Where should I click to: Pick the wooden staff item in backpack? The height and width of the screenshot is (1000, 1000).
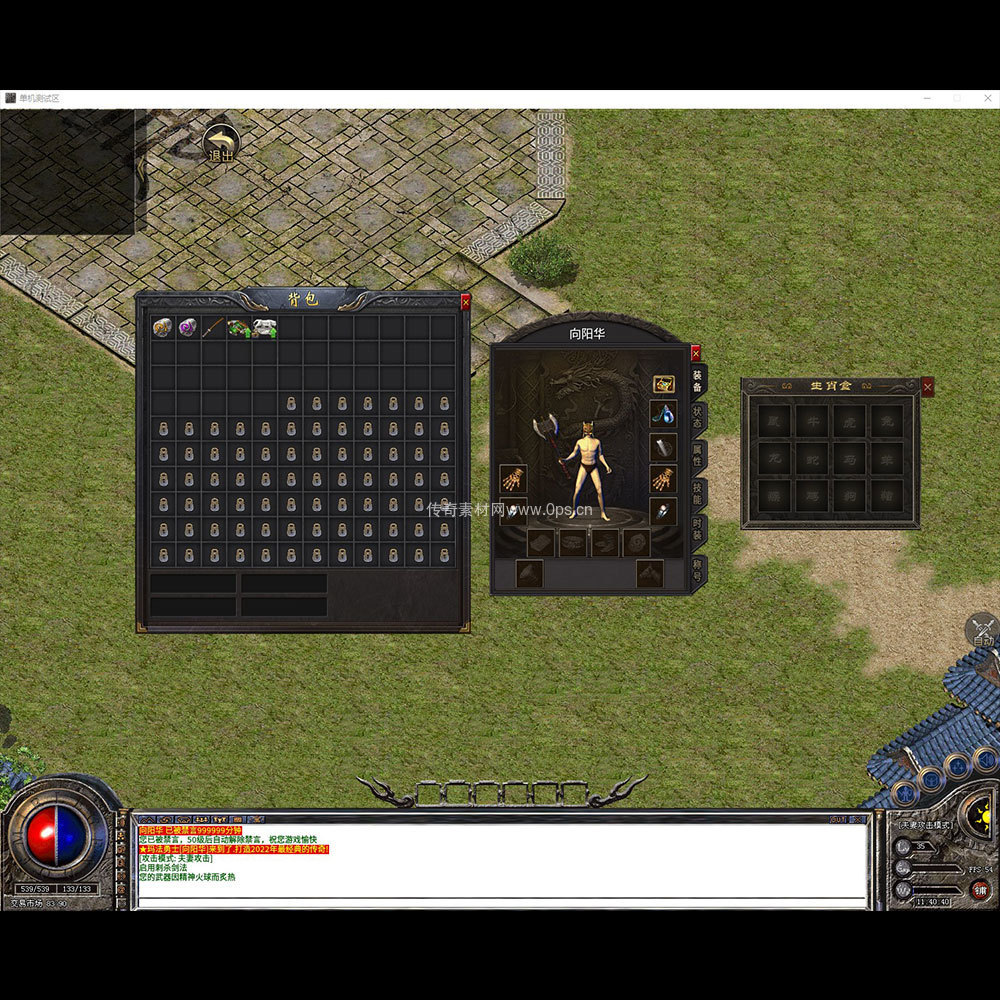(x=213, y=327)
